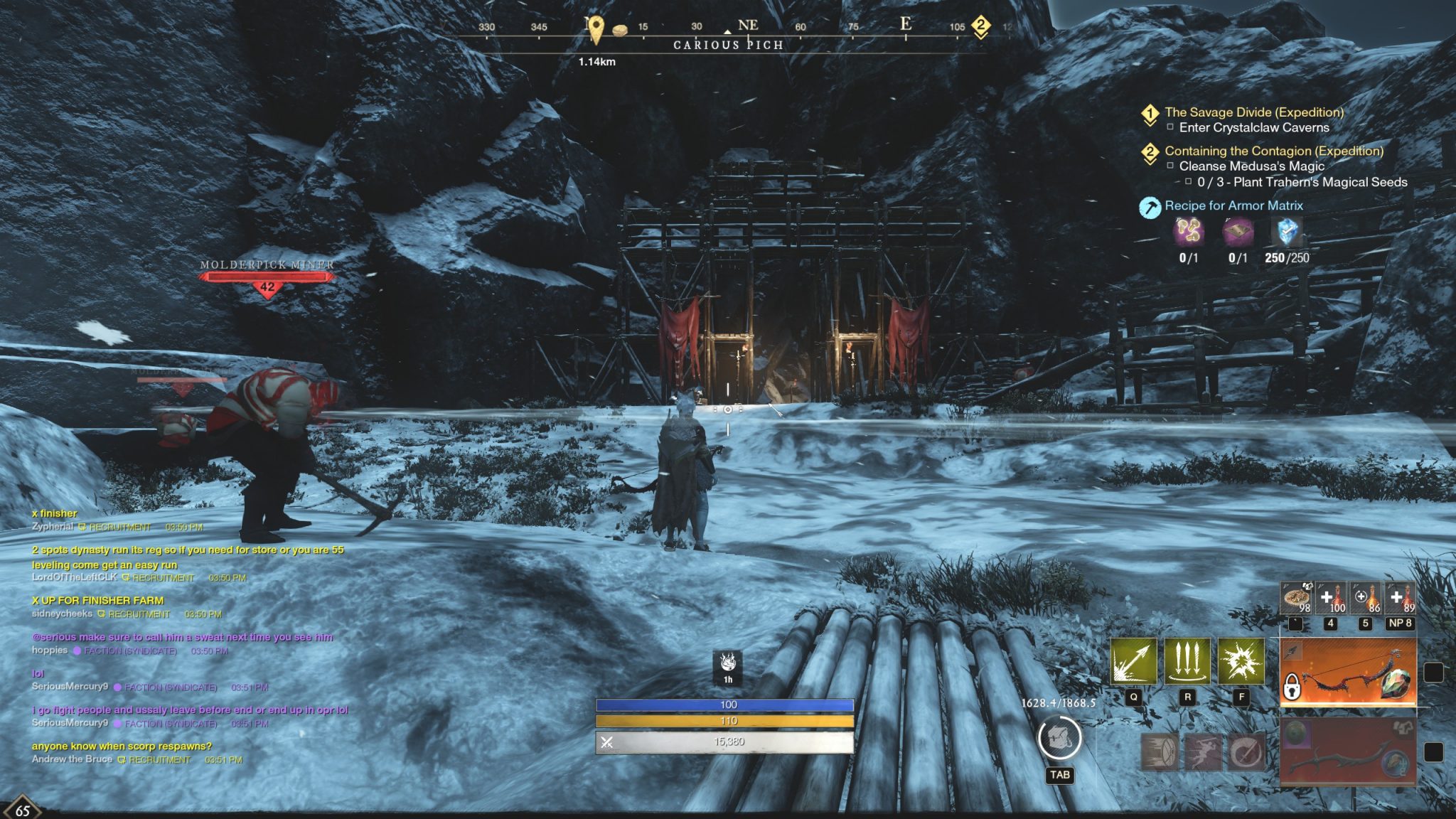
Task: Click the lock icon on the equipped bow
Action: 1292,687
